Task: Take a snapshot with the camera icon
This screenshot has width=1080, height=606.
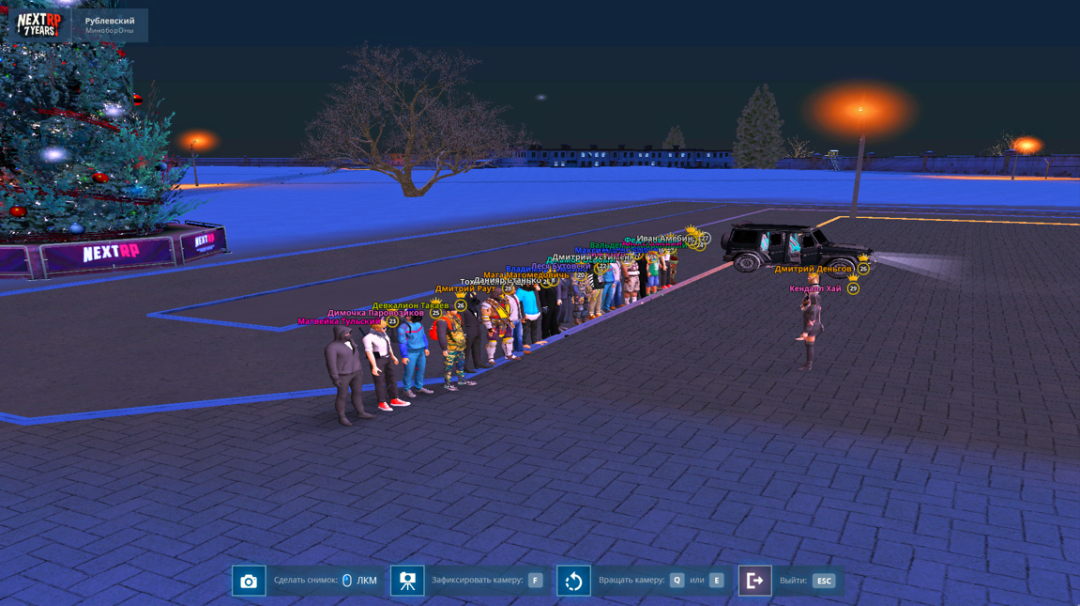Action: 249,581
